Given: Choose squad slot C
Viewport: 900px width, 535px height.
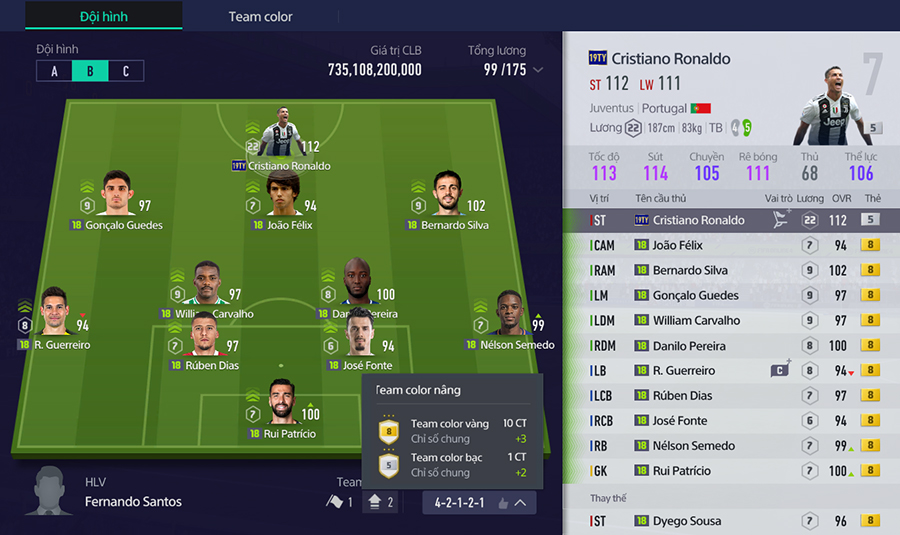Looking at the screenshot, I should [126, 71].
